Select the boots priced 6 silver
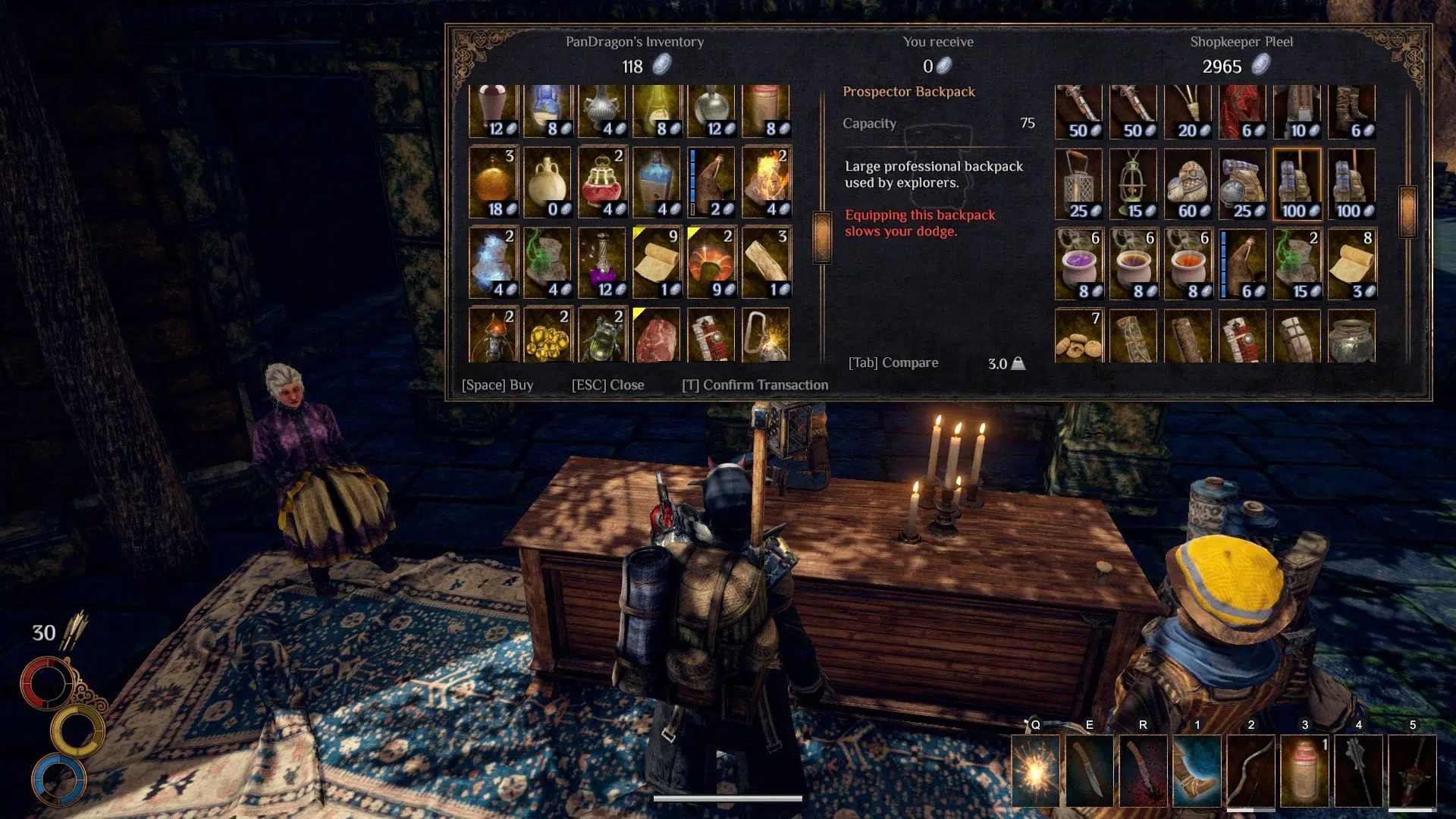The image size is (1456, 819). [x=1351, y=110]
